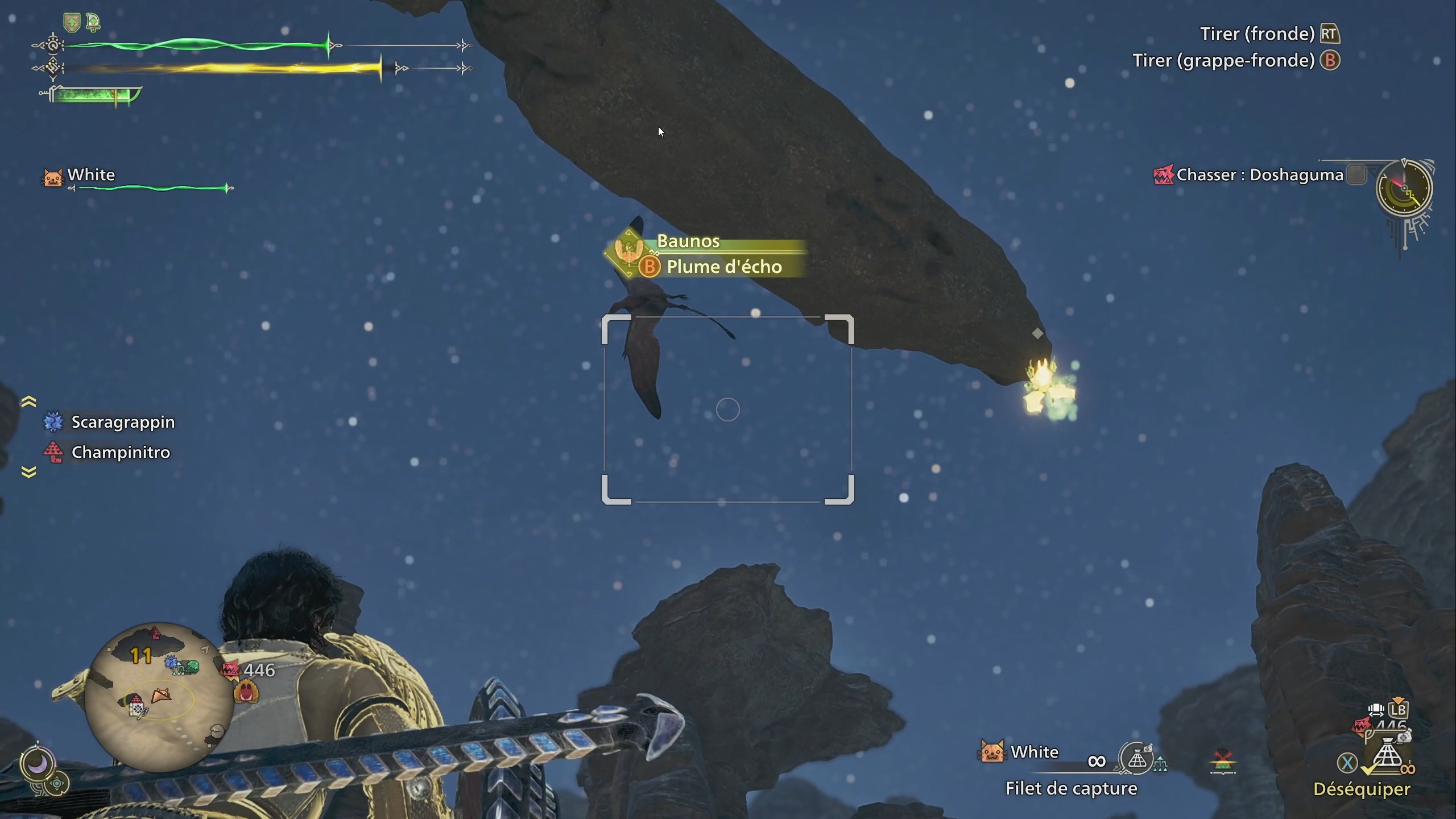
Task: Expand the item bar with the up chevrons
Action: [x=27, y=401]
